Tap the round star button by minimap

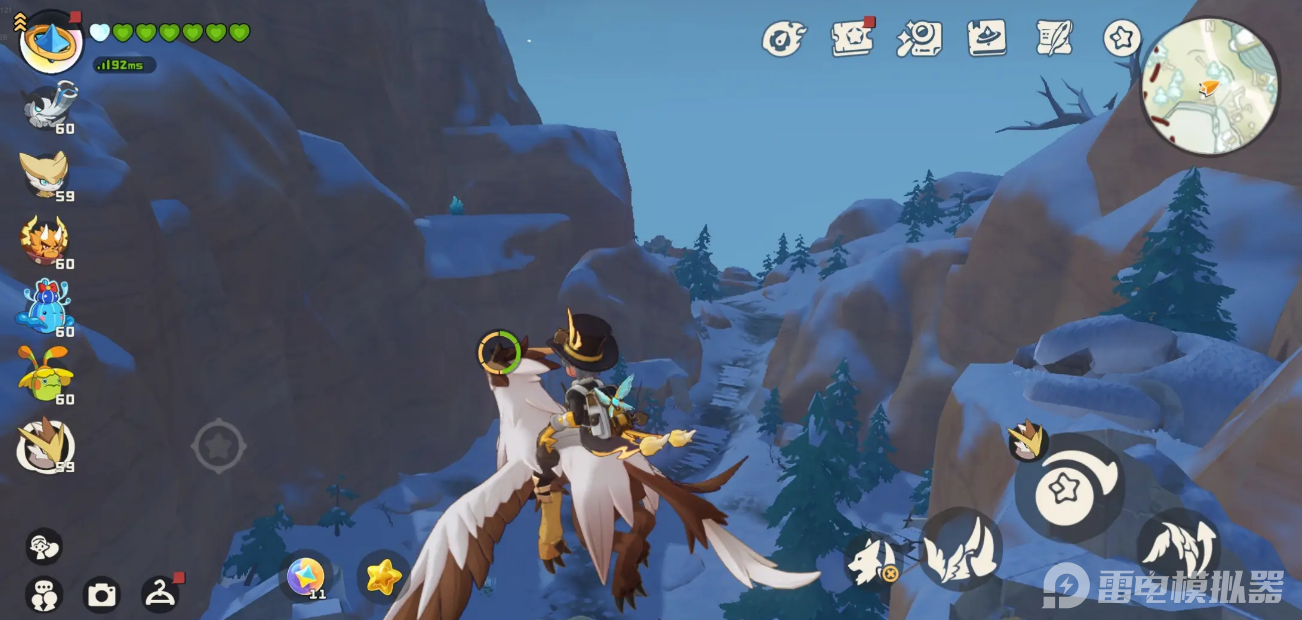(1122, 39)
